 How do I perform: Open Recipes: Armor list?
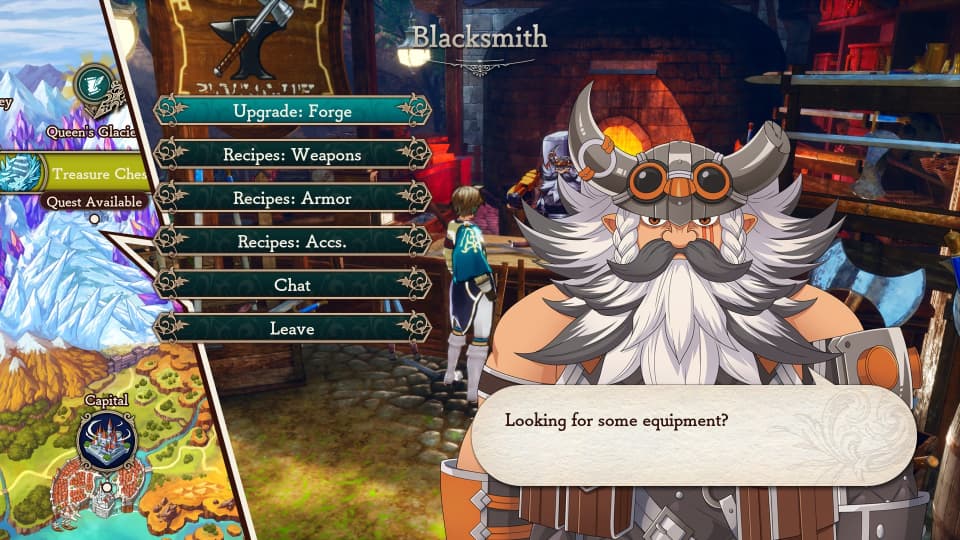point(292,198)
